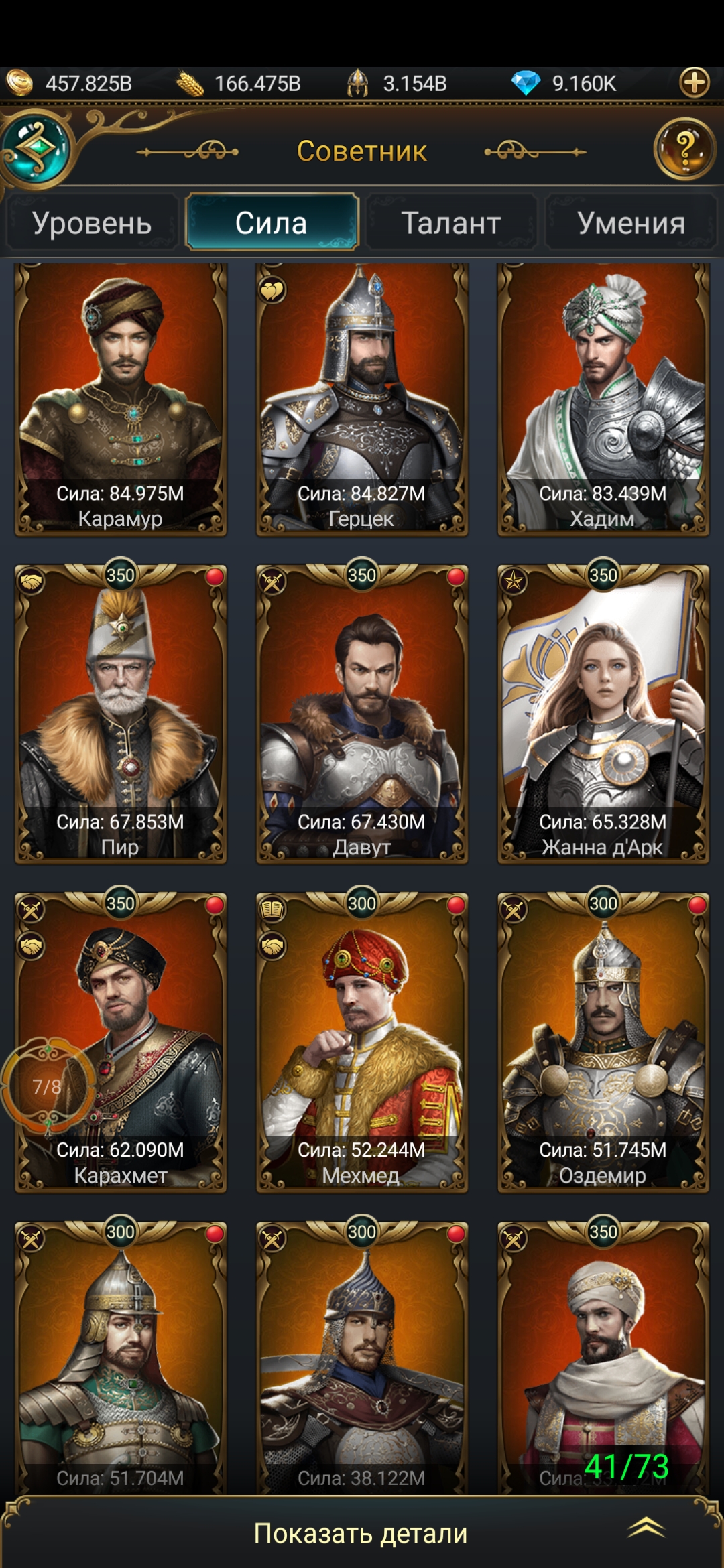724x1568 pixels.
Task: Switch to the Уровень tab
Action: tap(92, 222)
